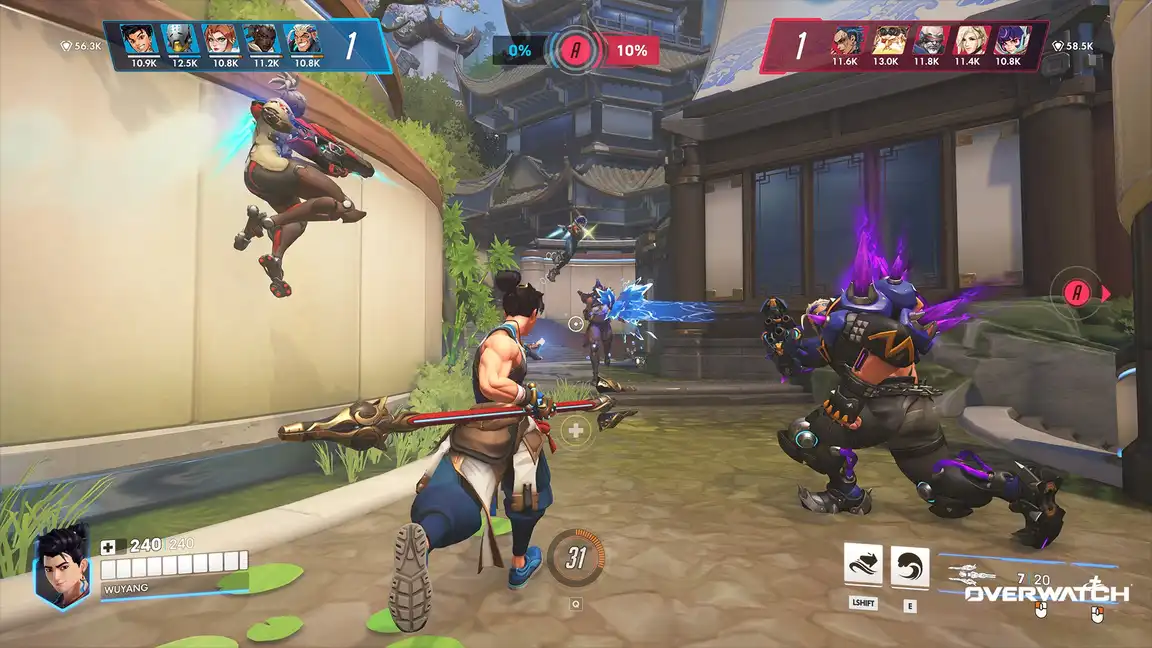
Task: Click the Soldier: 76 portrait on the red team
Action: click(927, 40)
